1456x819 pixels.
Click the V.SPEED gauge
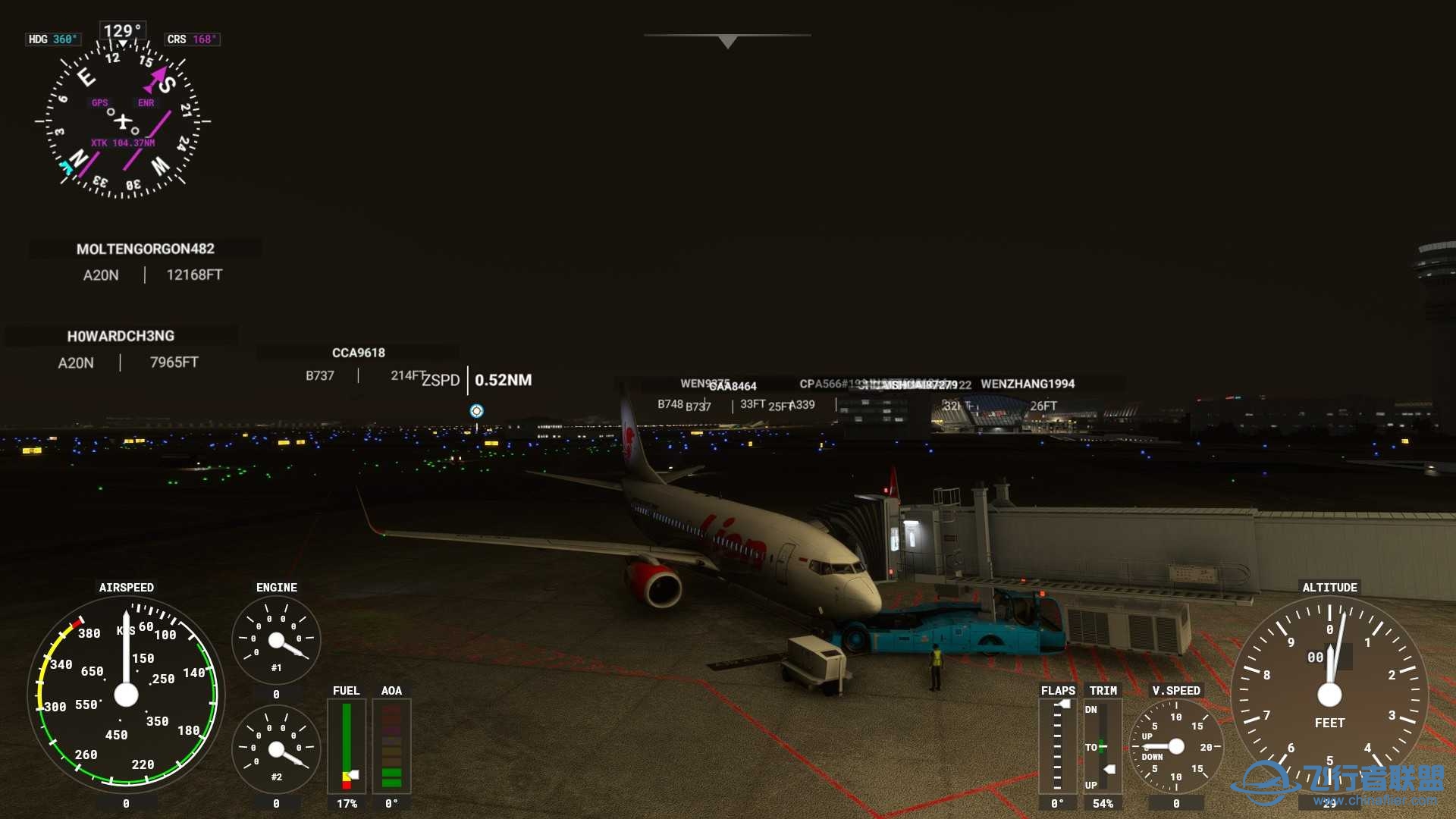click(x=1175, y=747)
